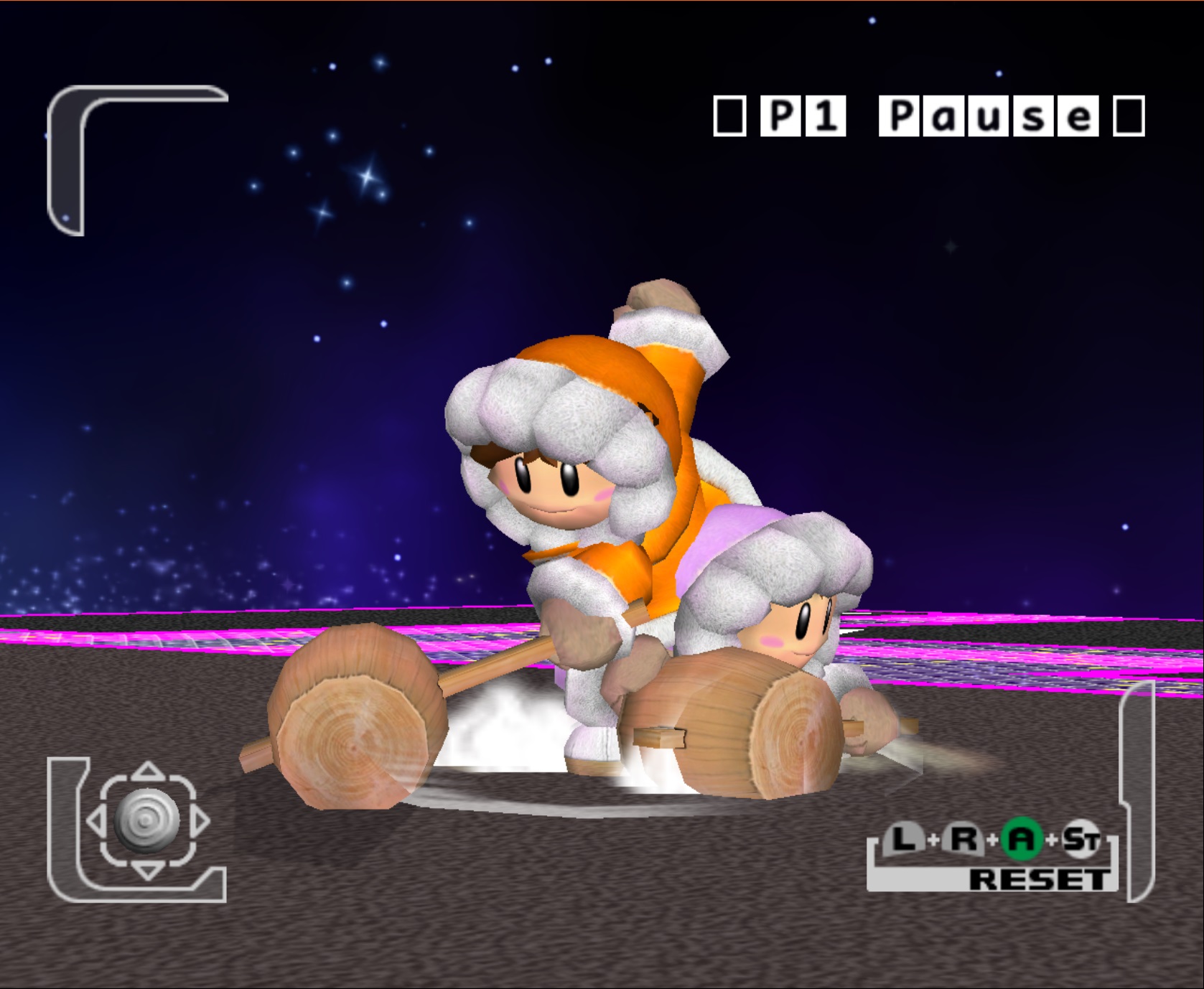Click the down arrow below the control stick
The image size is (1204, 989).
click(148, 871)
